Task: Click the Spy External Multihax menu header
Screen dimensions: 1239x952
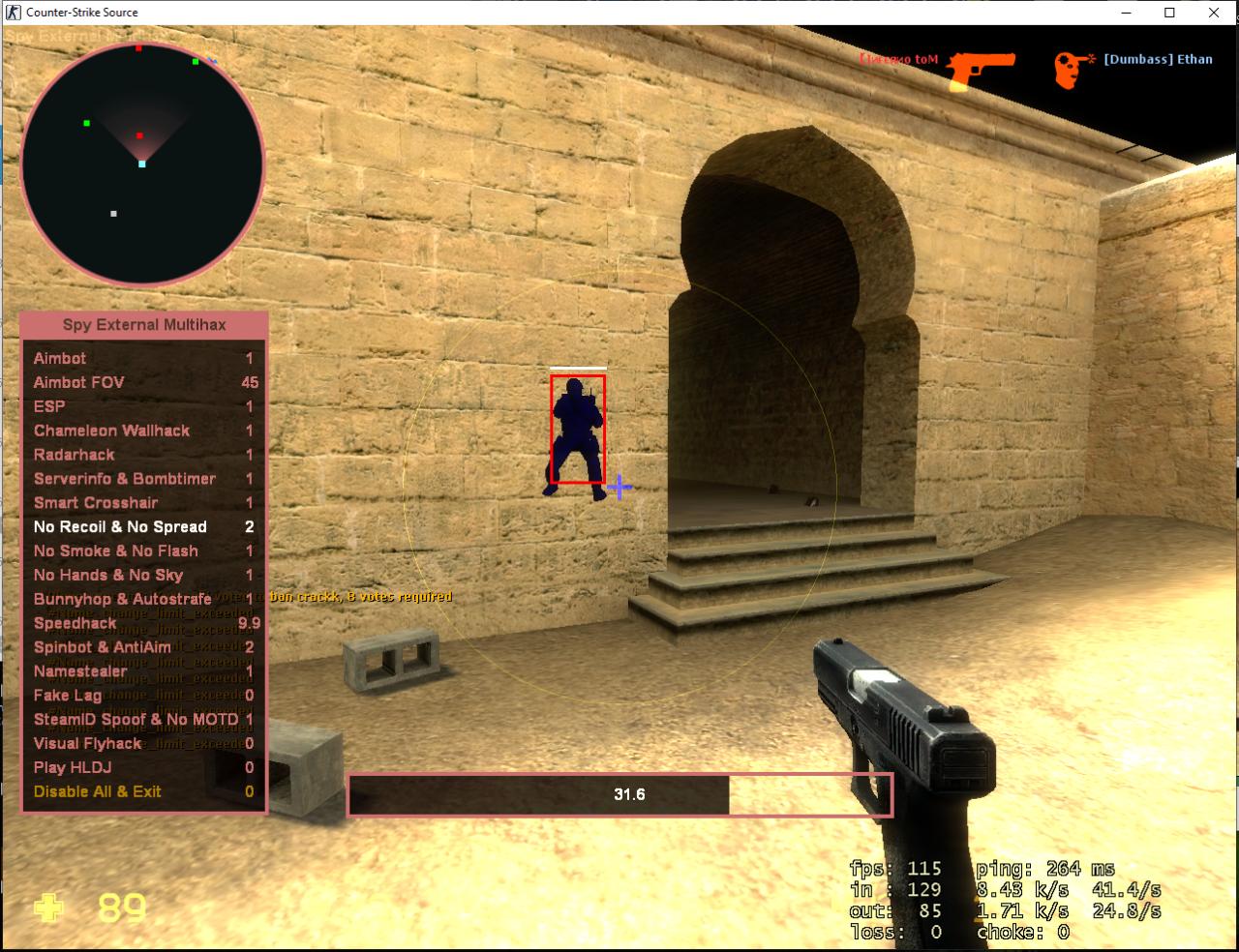Action: tap(142, 324)
